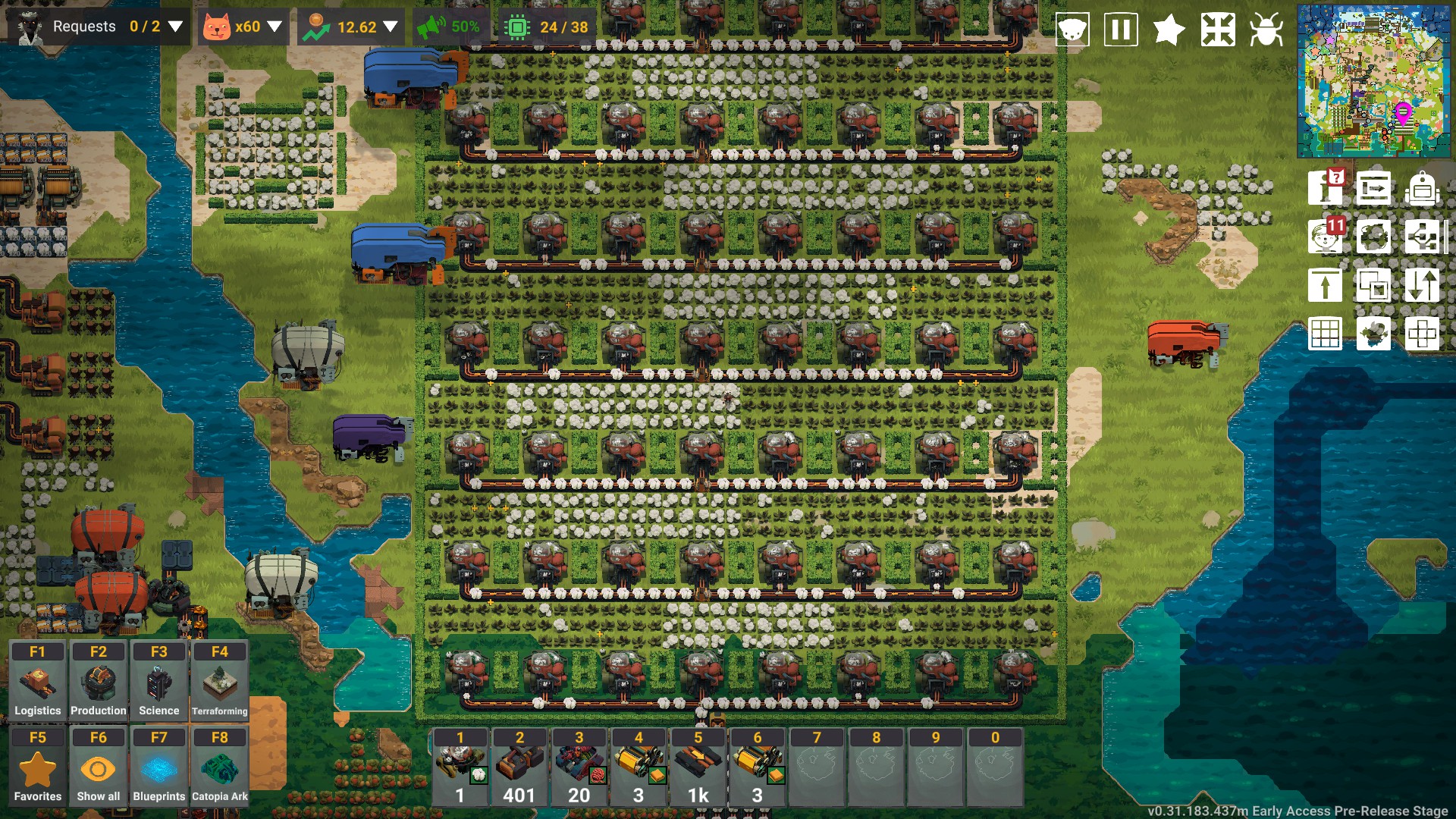Switch to the Production tab
This screenshot has height=819, width=1456.
click(98, 680)
